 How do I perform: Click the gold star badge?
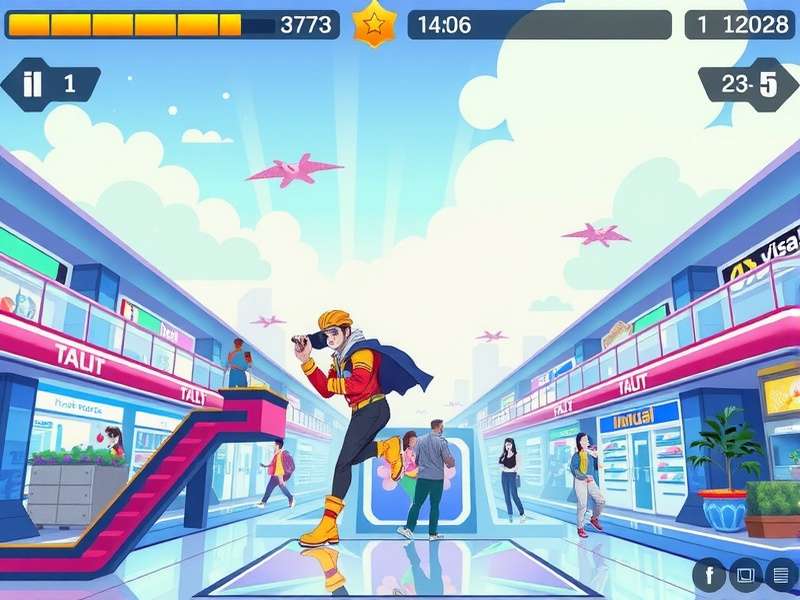373,24
